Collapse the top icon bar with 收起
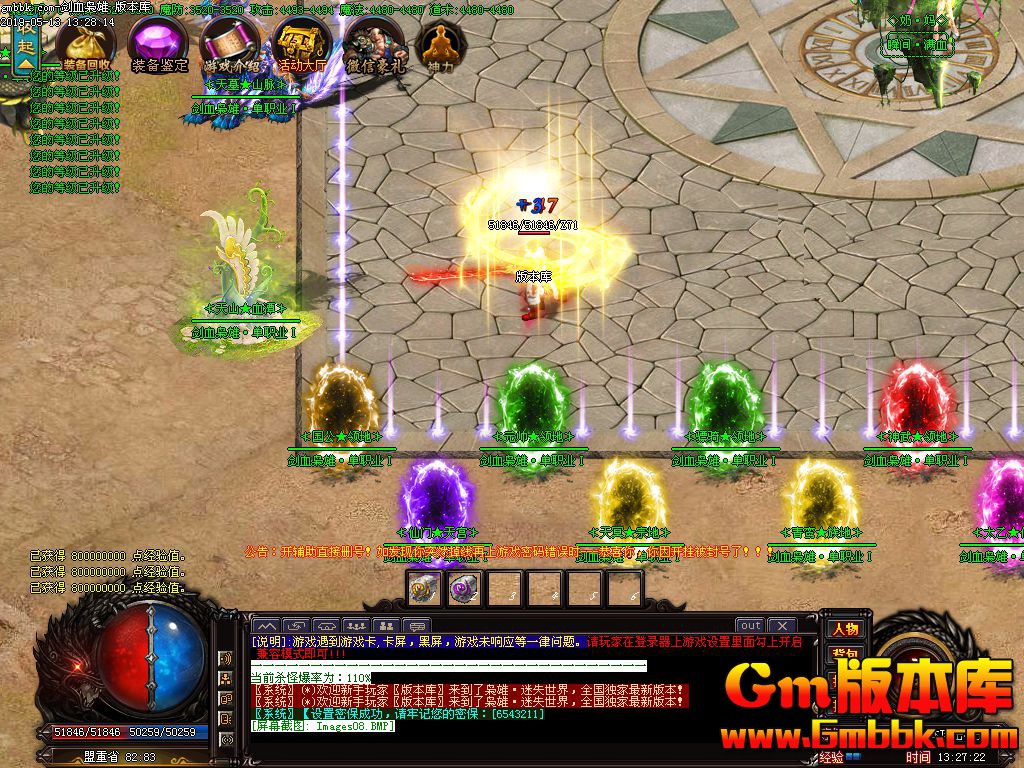Image resolution: width=1024 pixels, height=768 pixels. [x=25, y=47]
